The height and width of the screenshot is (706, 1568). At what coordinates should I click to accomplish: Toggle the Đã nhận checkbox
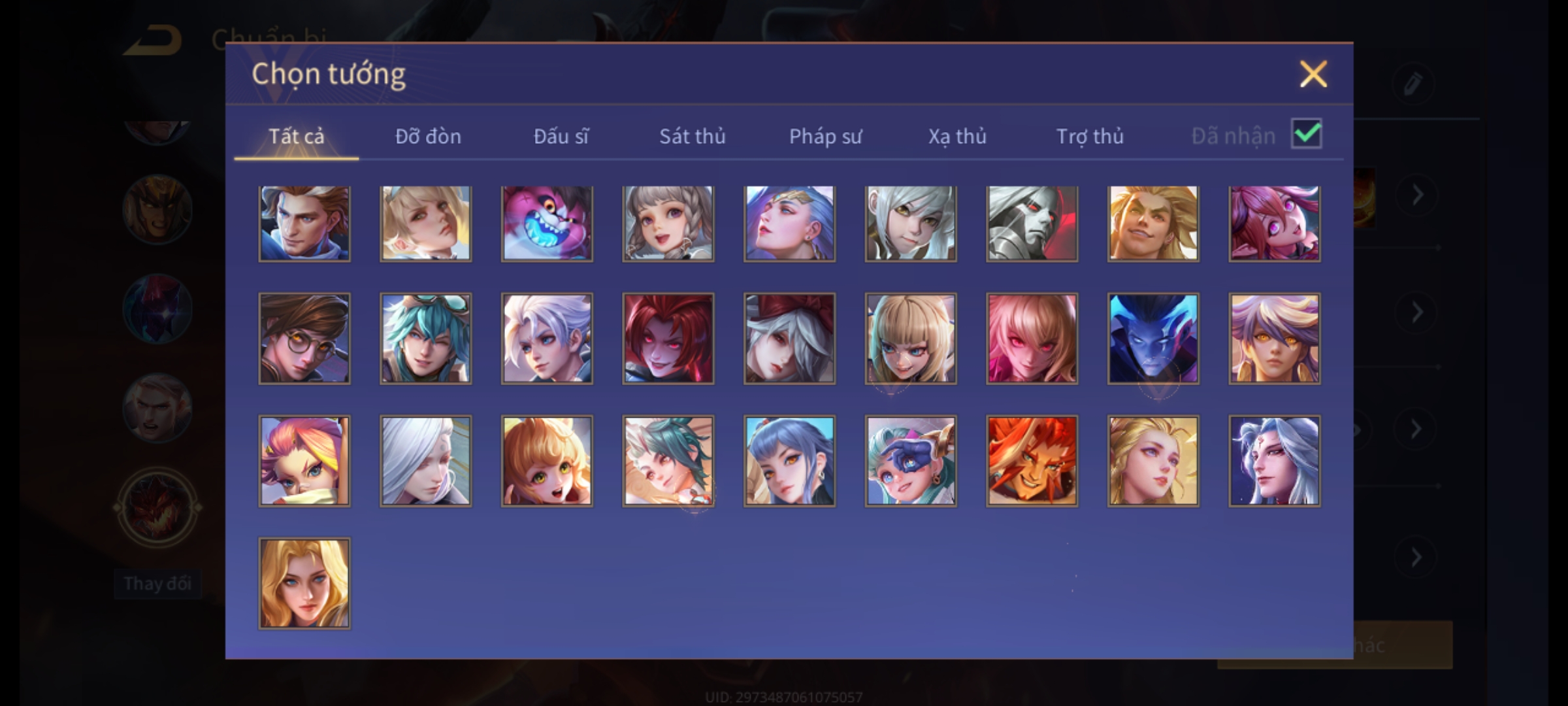[1306, 134]
